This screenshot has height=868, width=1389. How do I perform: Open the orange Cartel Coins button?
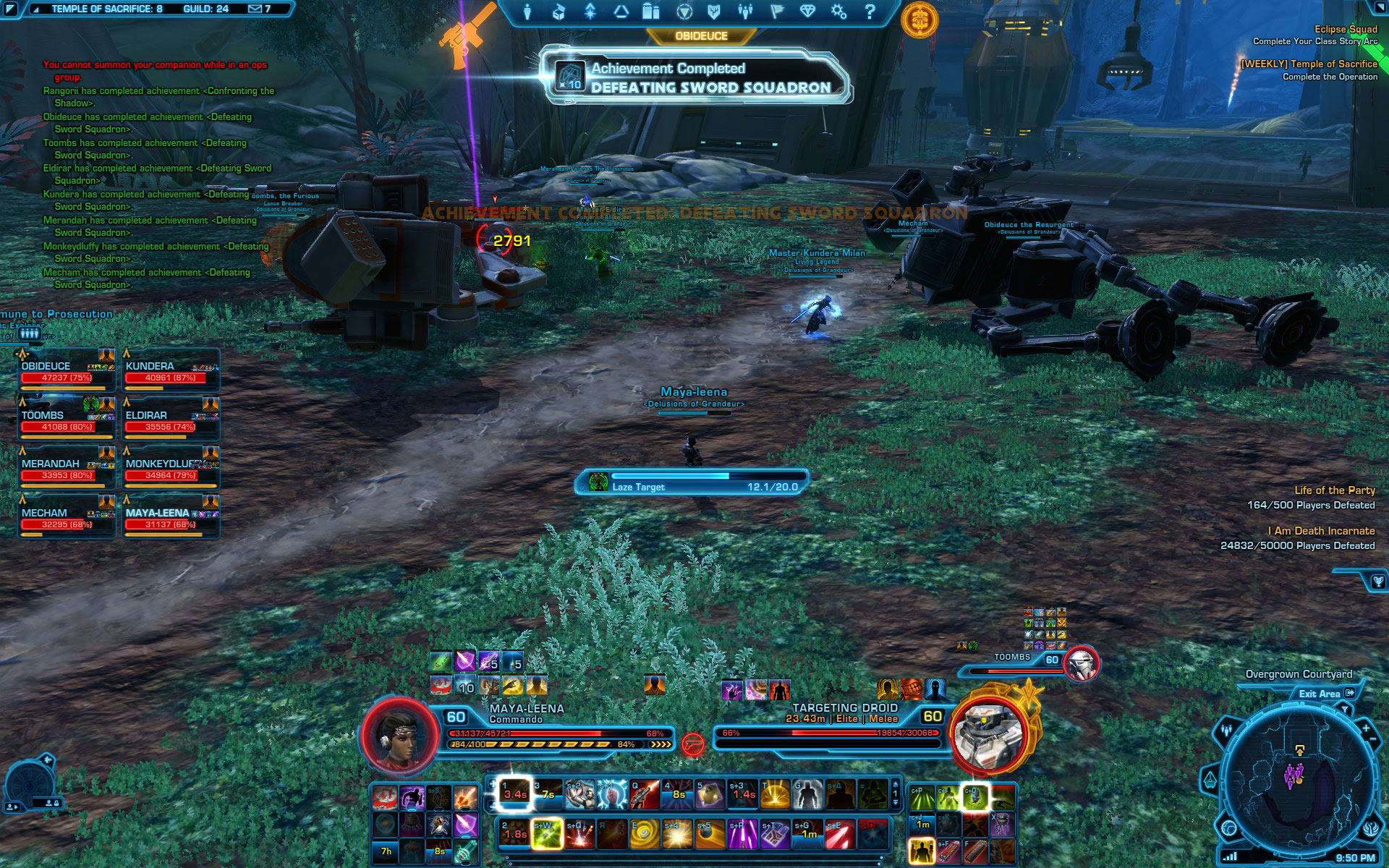919,19
